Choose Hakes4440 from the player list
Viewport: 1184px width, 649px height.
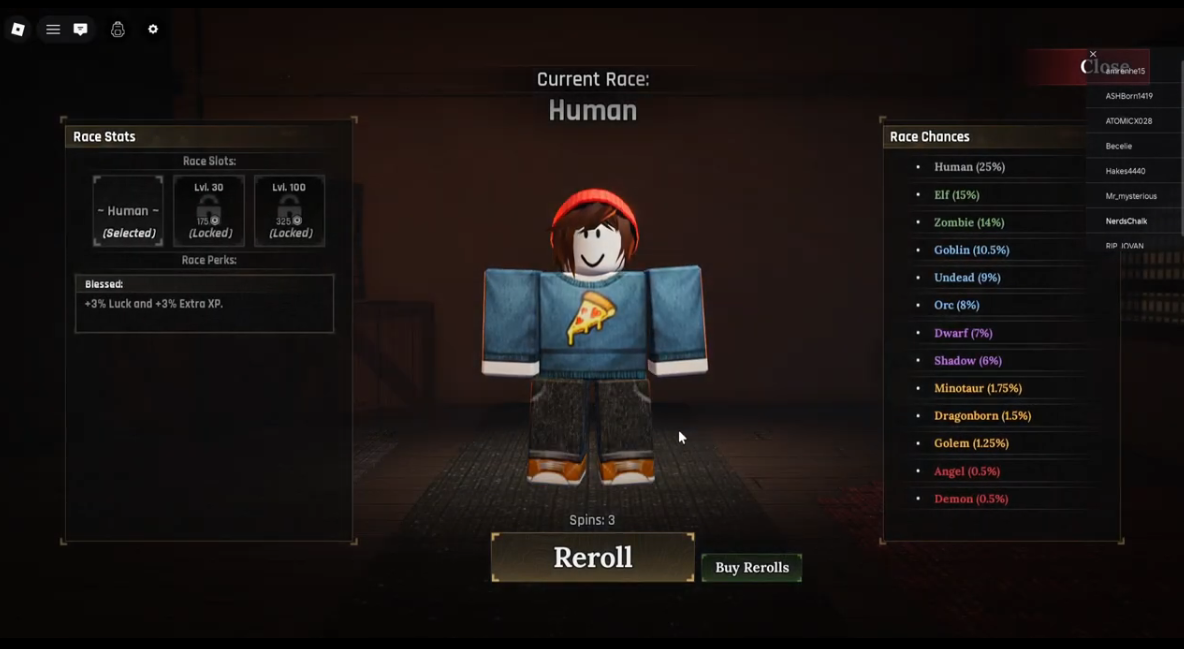tap(1125, 171)
